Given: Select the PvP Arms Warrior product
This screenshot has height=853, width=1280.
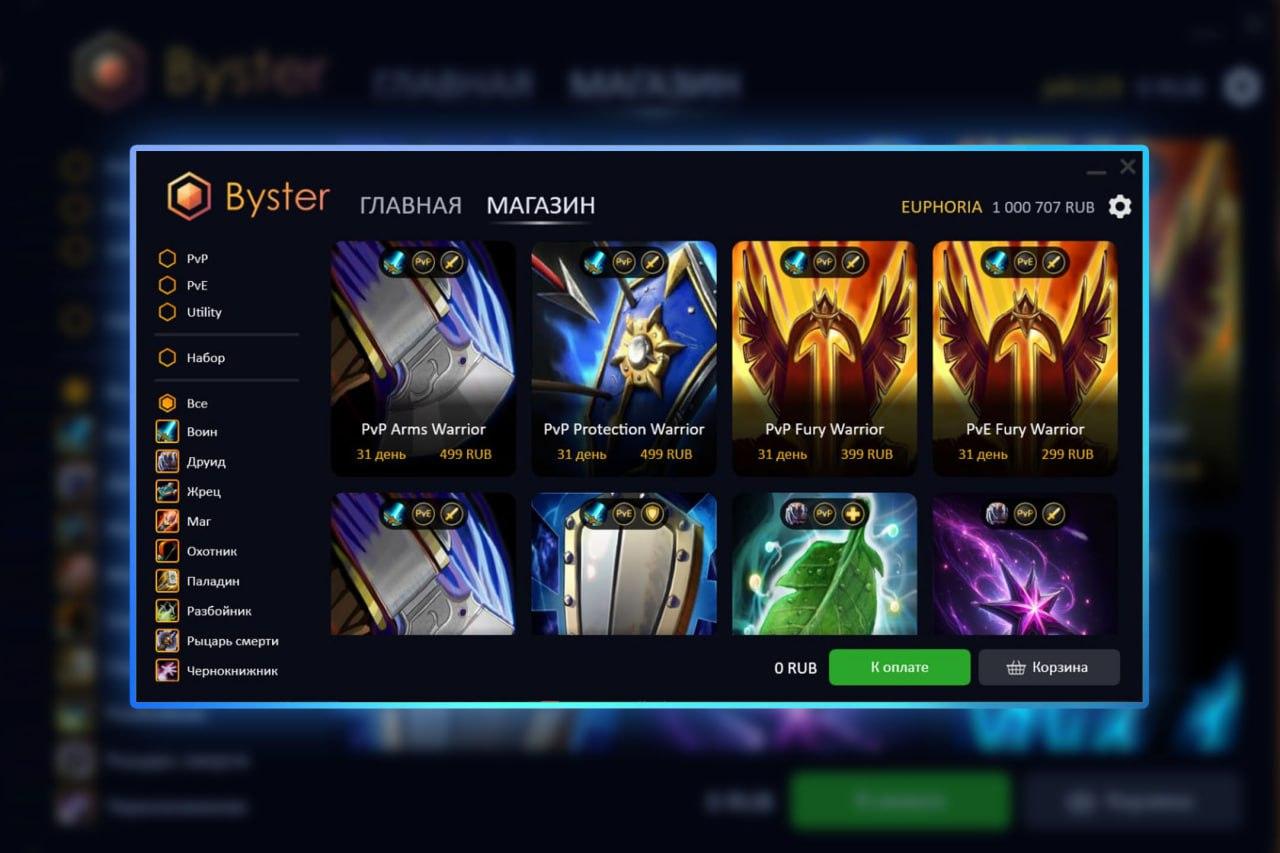Looking at the screenshot, I should [x=423, y=358].
